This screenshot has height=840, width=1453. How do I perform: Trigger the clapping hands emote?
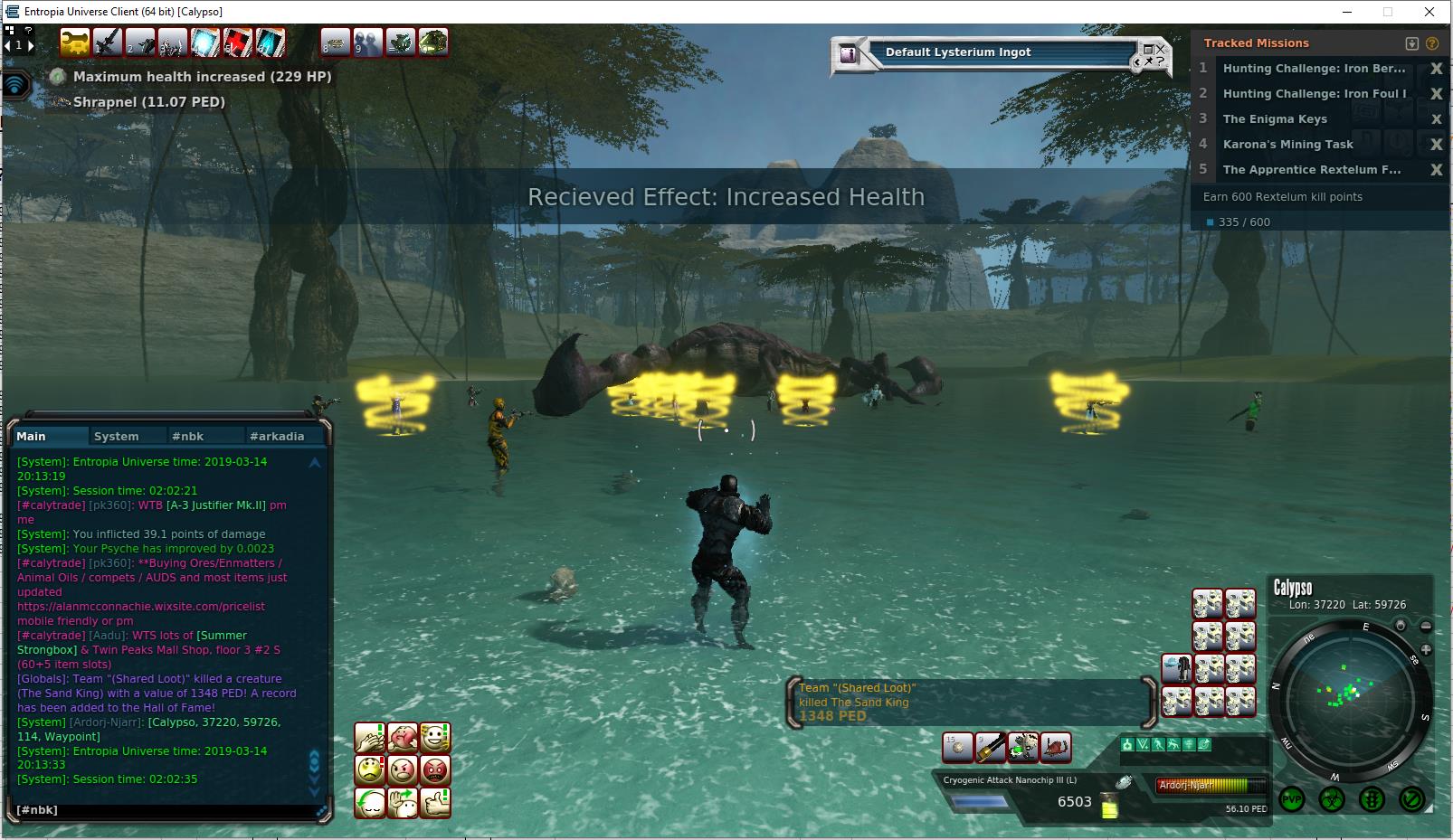[x=370, y=738]
